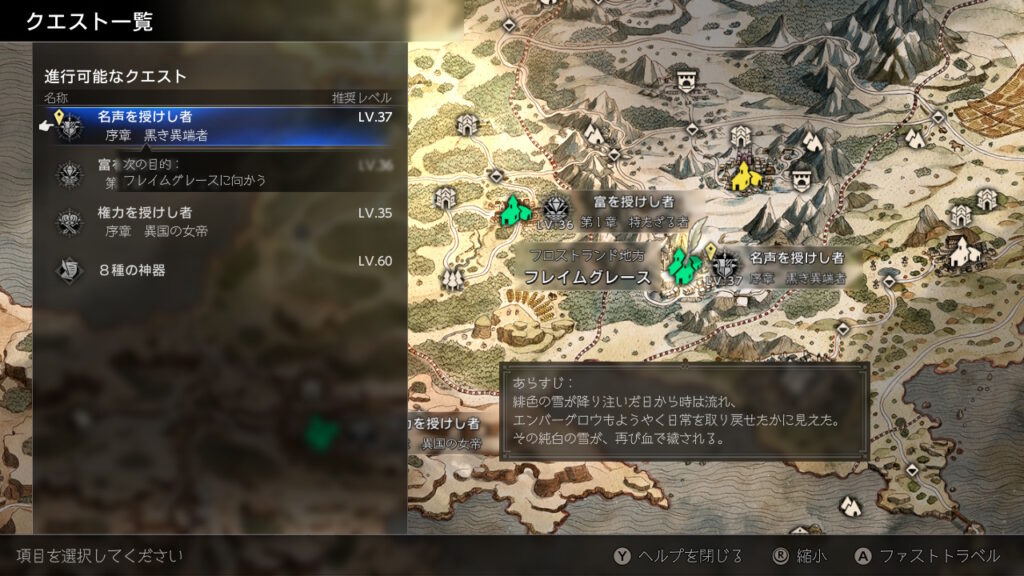This screenshot has height=576, width=1024.
Task: Select the green town marker beside 富を授けし者
Action: (516, 212)
